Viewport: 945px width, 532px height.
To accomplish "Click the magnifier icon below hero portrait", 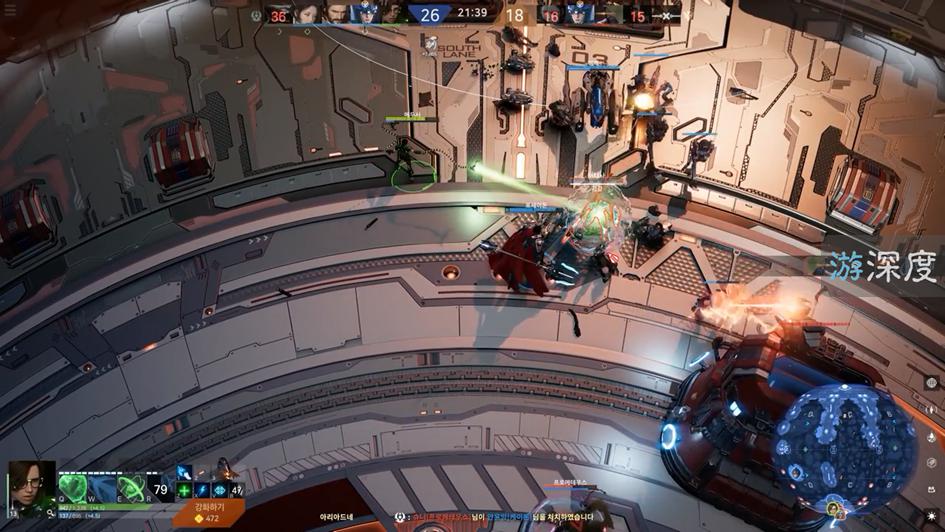I will pyautogui.click(x=50, y=514).
